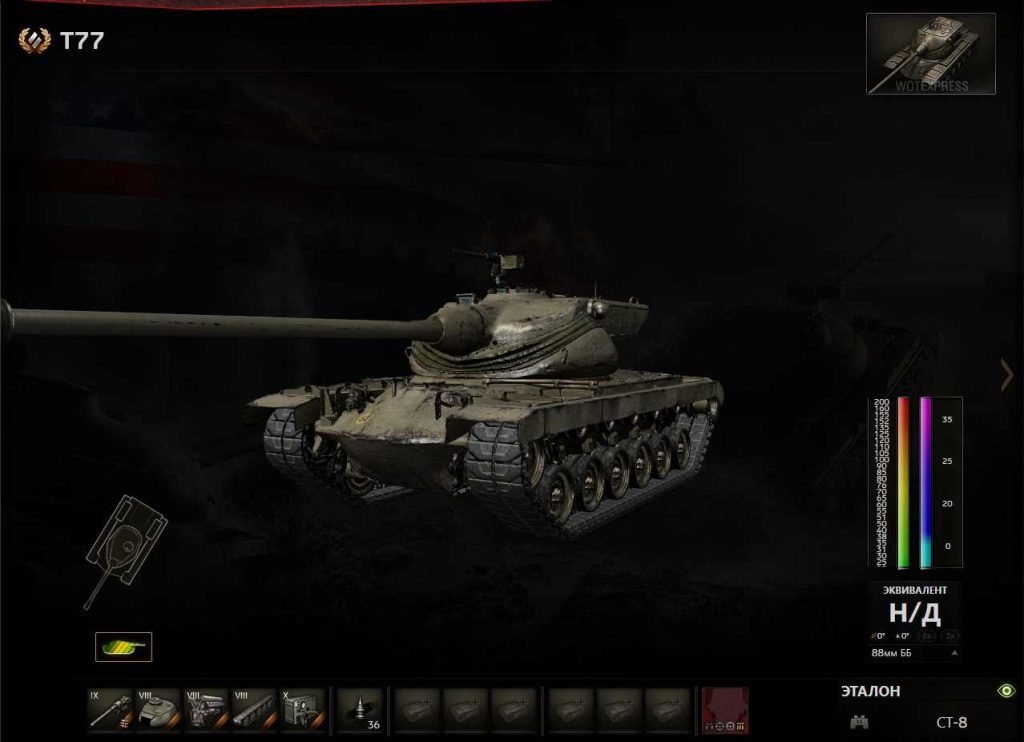
Task: Click the top-down tank orientation diagram
Action: pos(124,547)
